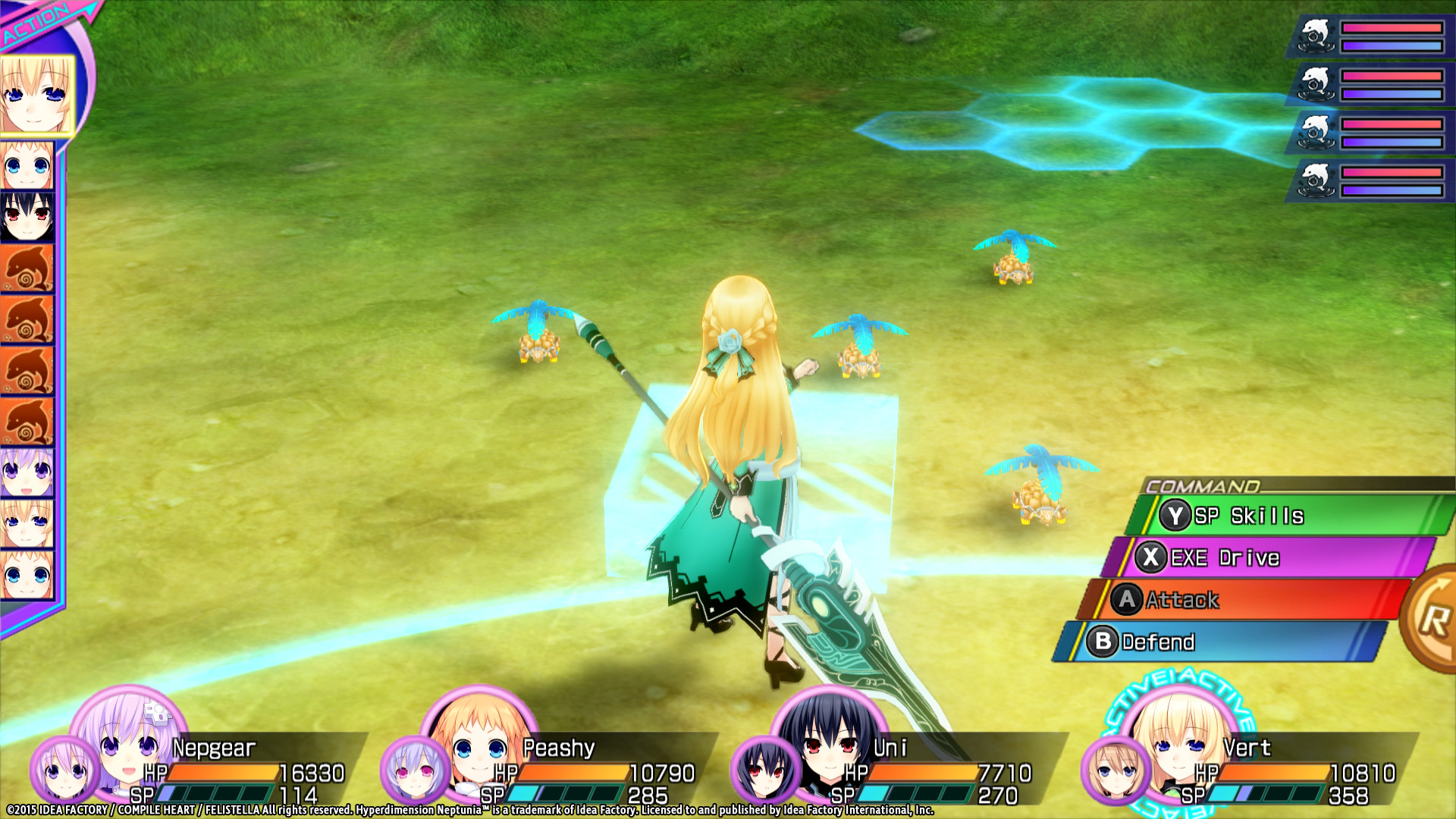
Task: Click Uni's black-haired portrait in turn order
Action: click(27, 217)
